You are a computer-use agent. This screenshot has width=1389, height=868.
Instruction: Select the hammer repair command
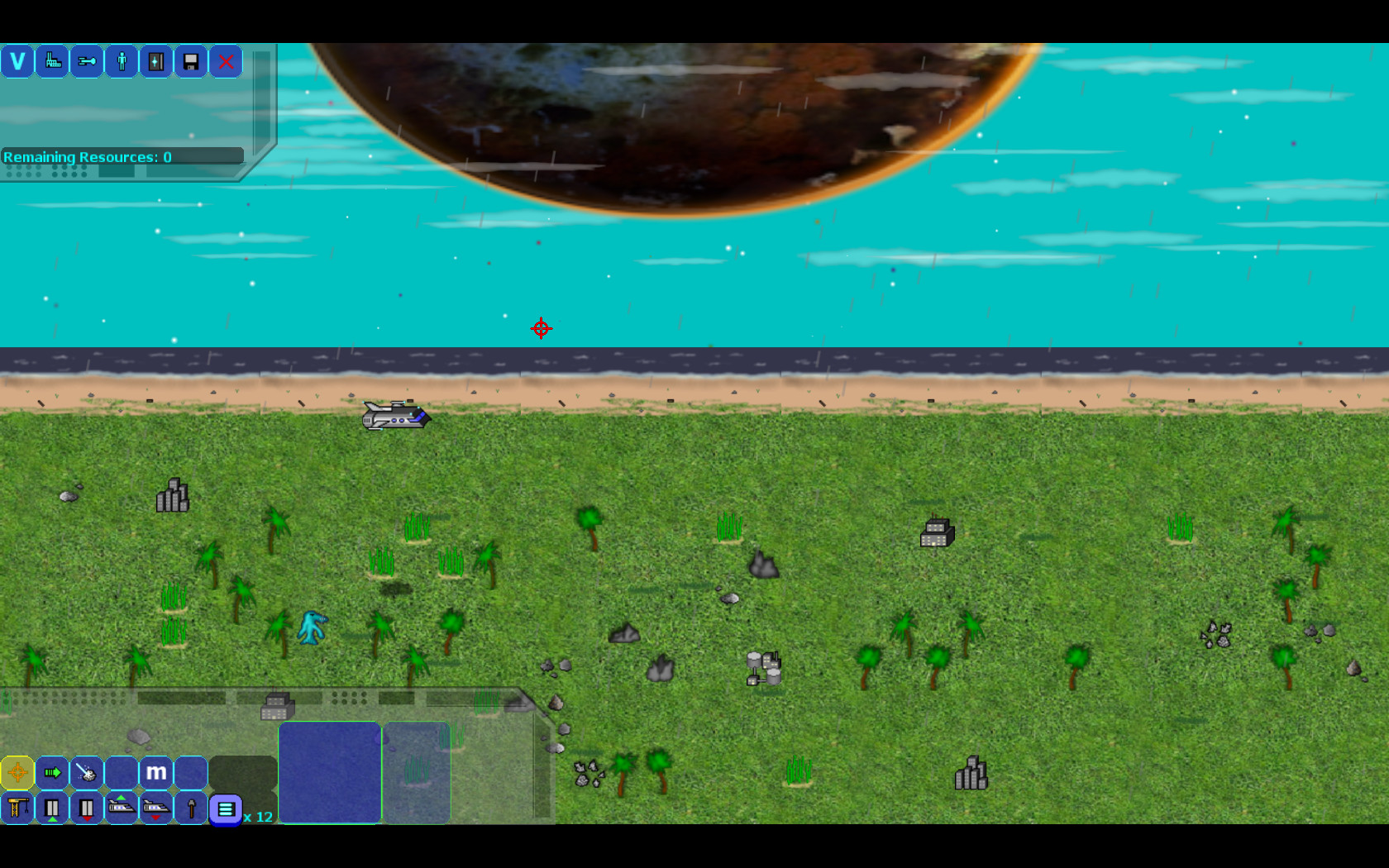tap(191, 808)
